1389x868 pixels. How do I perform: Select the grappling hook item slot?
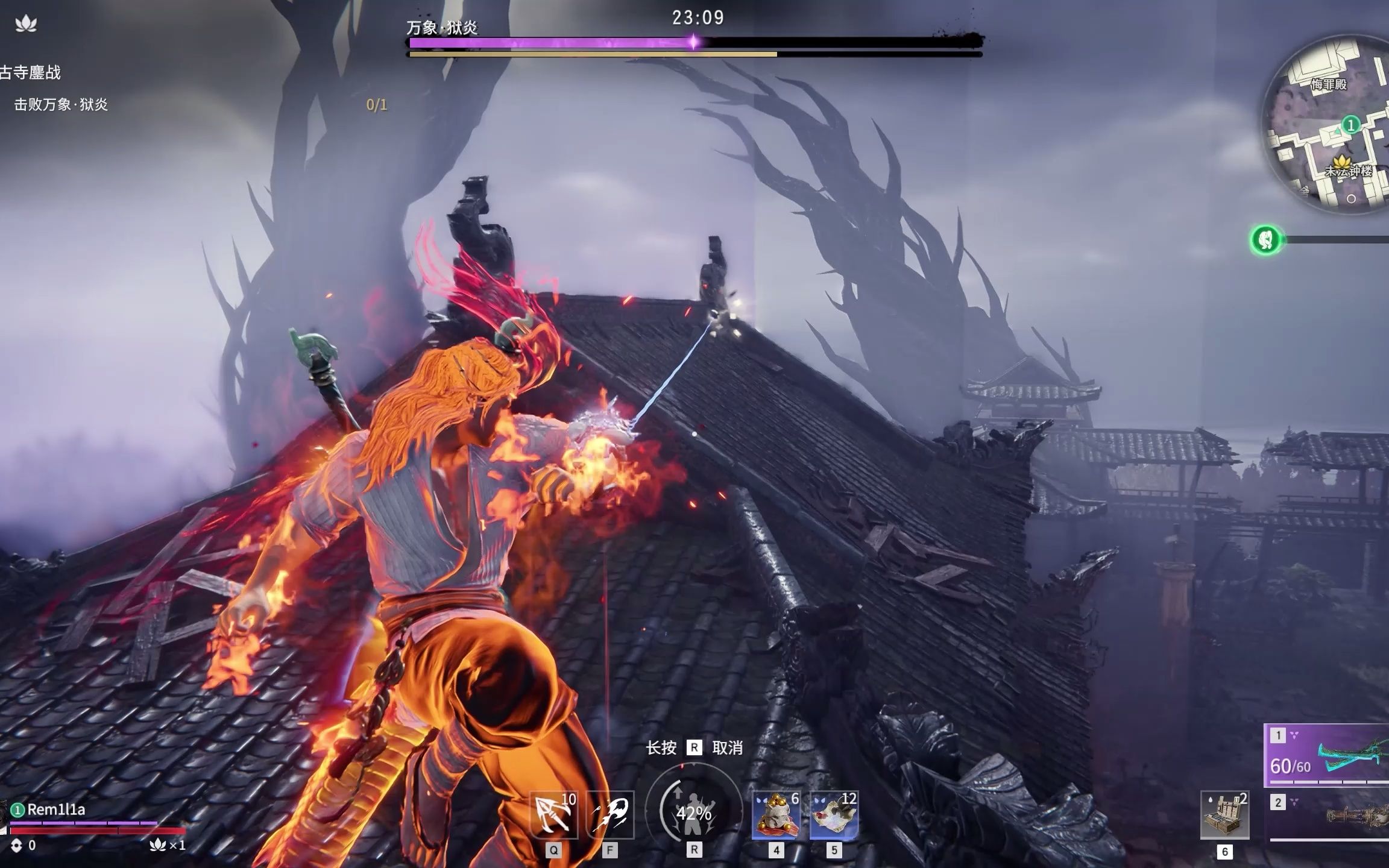(x=553, y=814)
